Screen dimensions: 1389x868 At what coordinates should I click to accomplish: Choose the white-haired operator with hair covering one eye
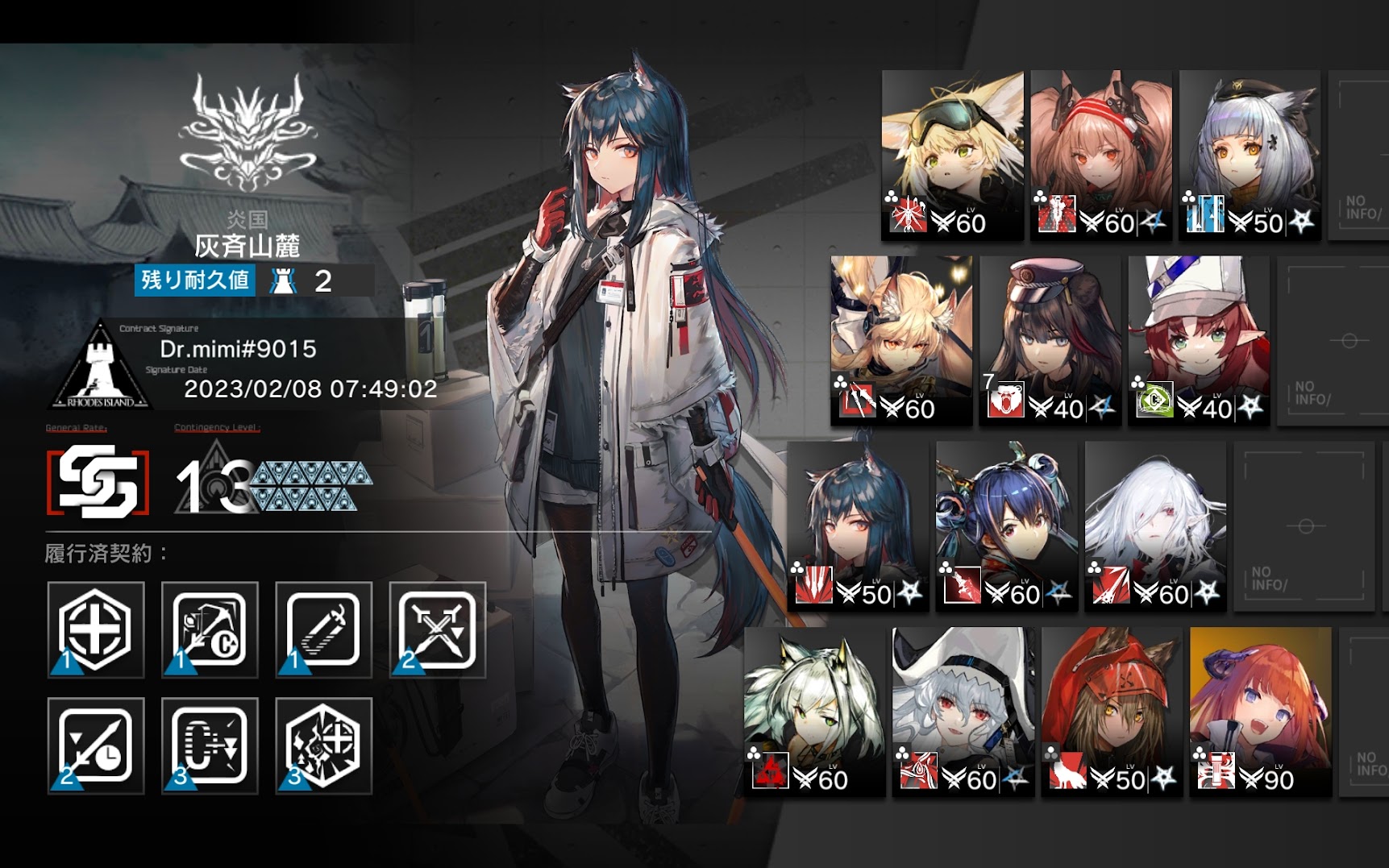pyautogui.click(x=1155, y=525)
